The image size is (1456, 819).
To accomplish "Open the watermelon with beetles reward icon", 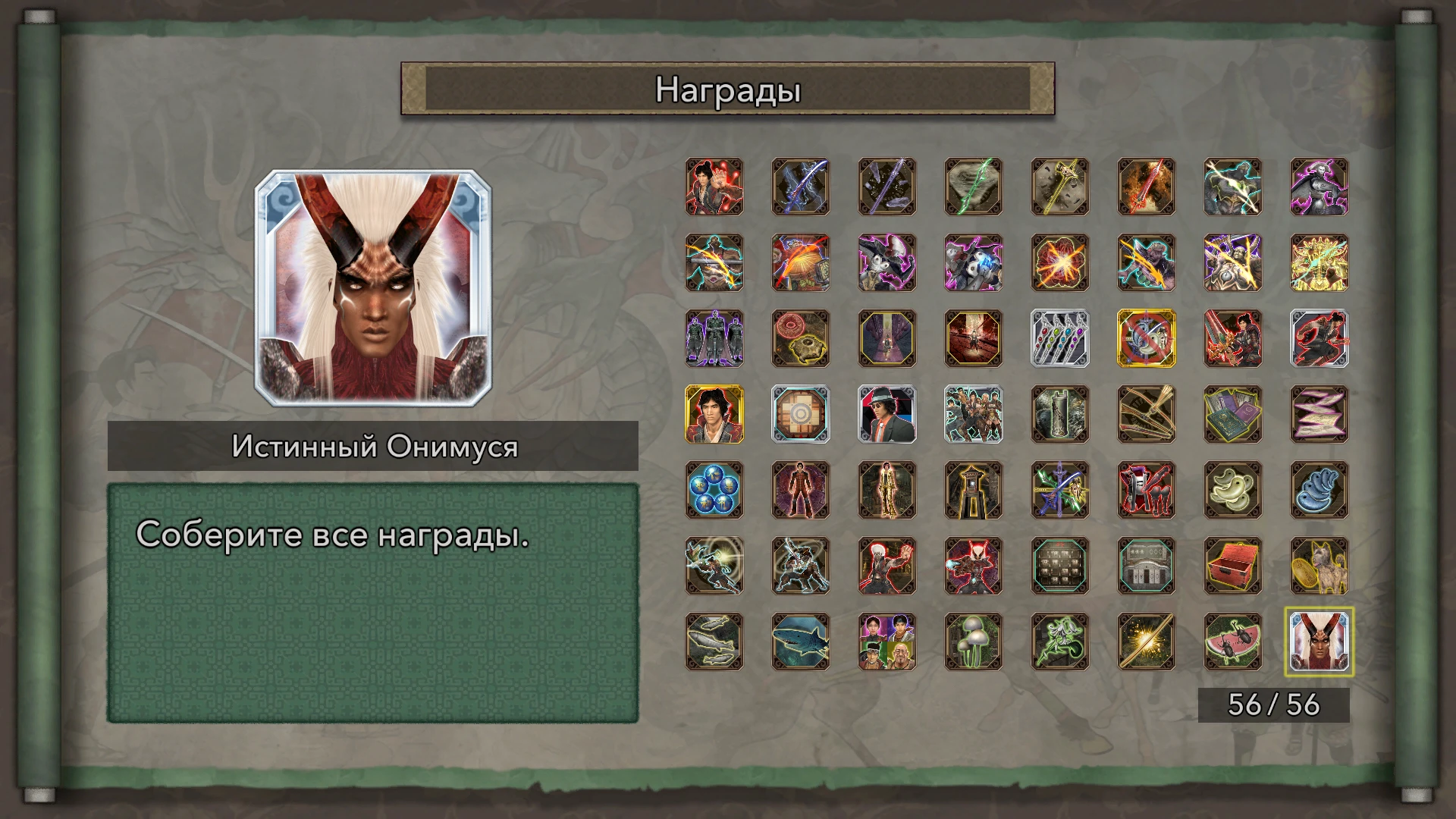I will [1232, 643].
